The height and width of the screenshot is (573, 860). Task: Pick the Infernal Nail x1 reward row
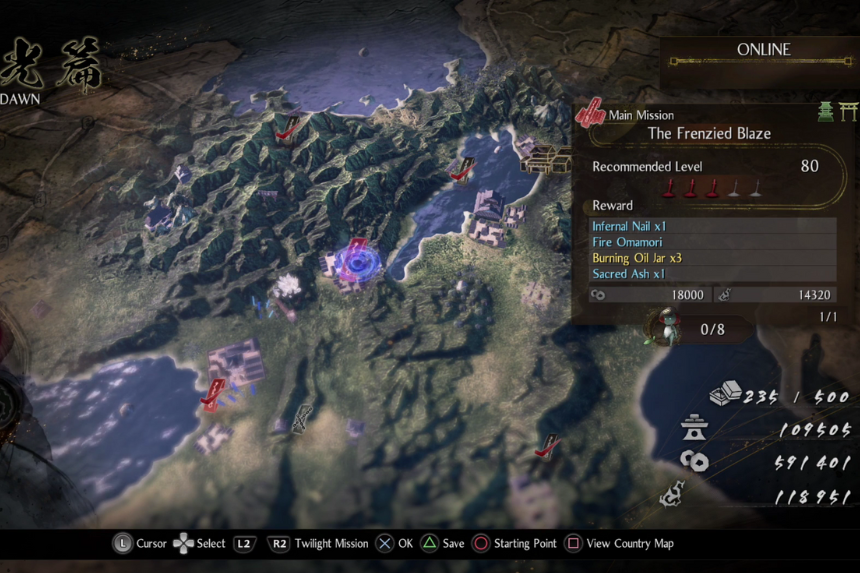(713, 226)
